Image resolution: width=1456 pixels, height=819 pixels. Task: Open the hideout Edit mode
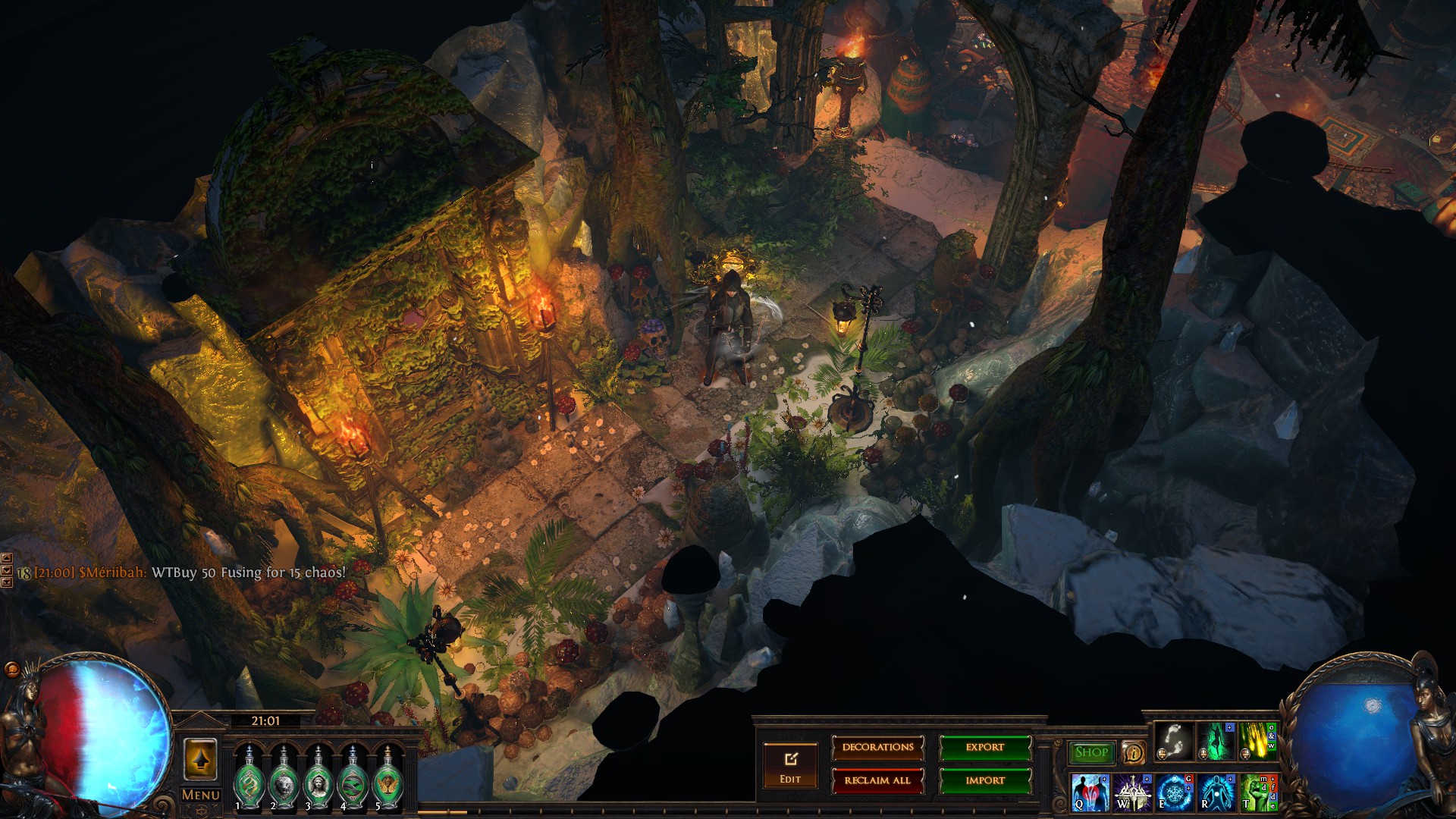click(790, 766)
